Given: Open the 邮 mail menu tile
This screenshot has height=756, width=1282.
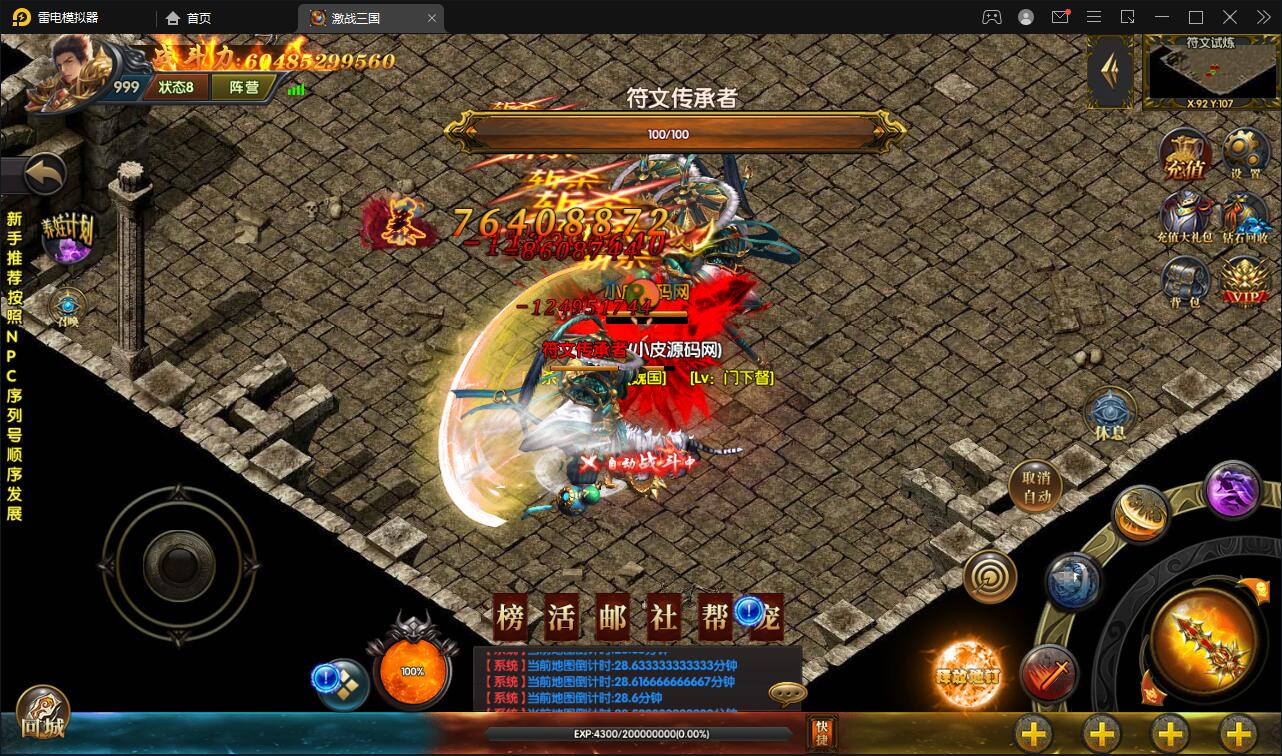Looking at the screenshot, I should pos(612,617).
